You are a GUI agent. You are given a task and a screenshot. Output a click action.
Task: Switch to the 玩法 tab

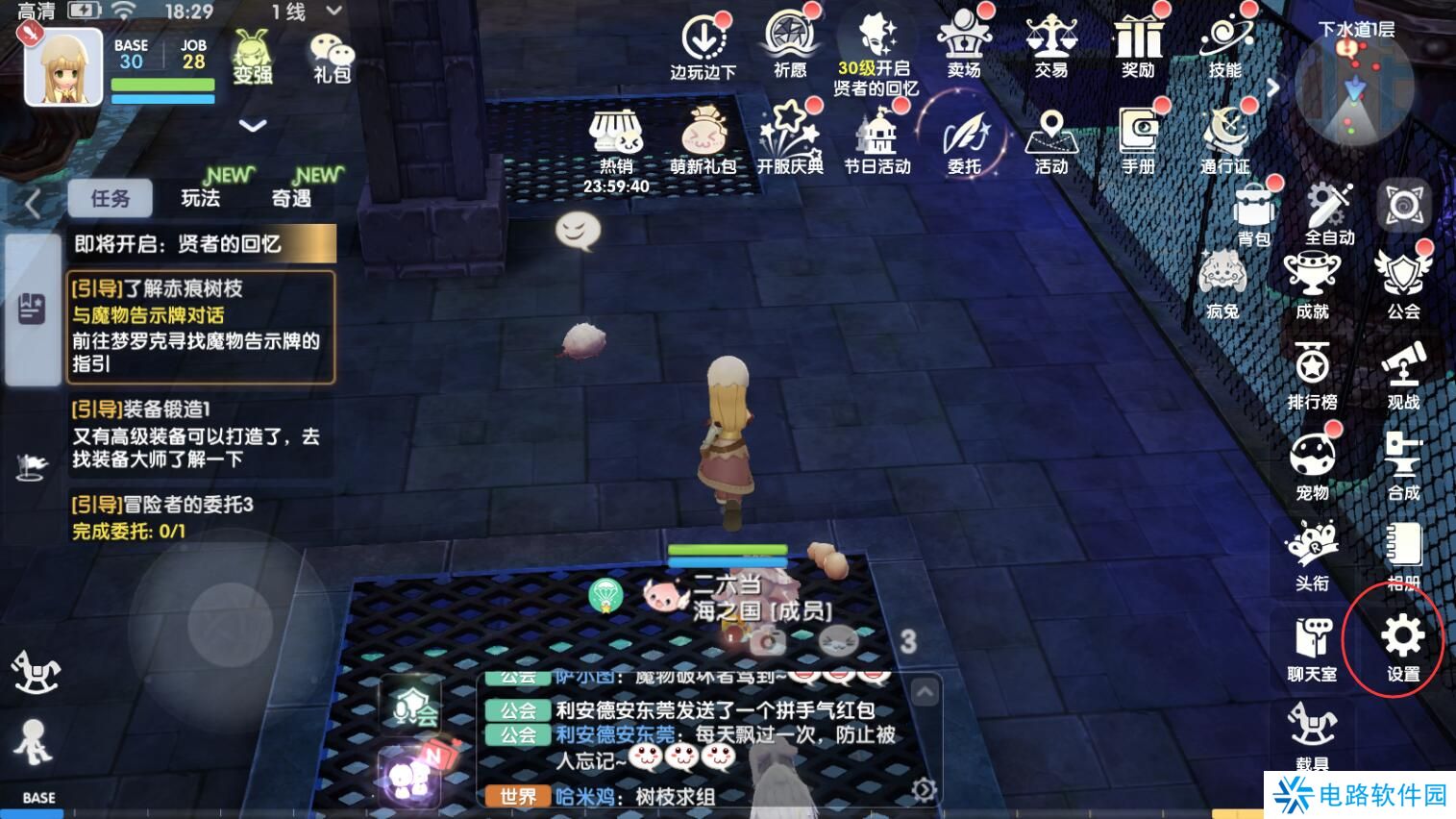coord(203,197)
